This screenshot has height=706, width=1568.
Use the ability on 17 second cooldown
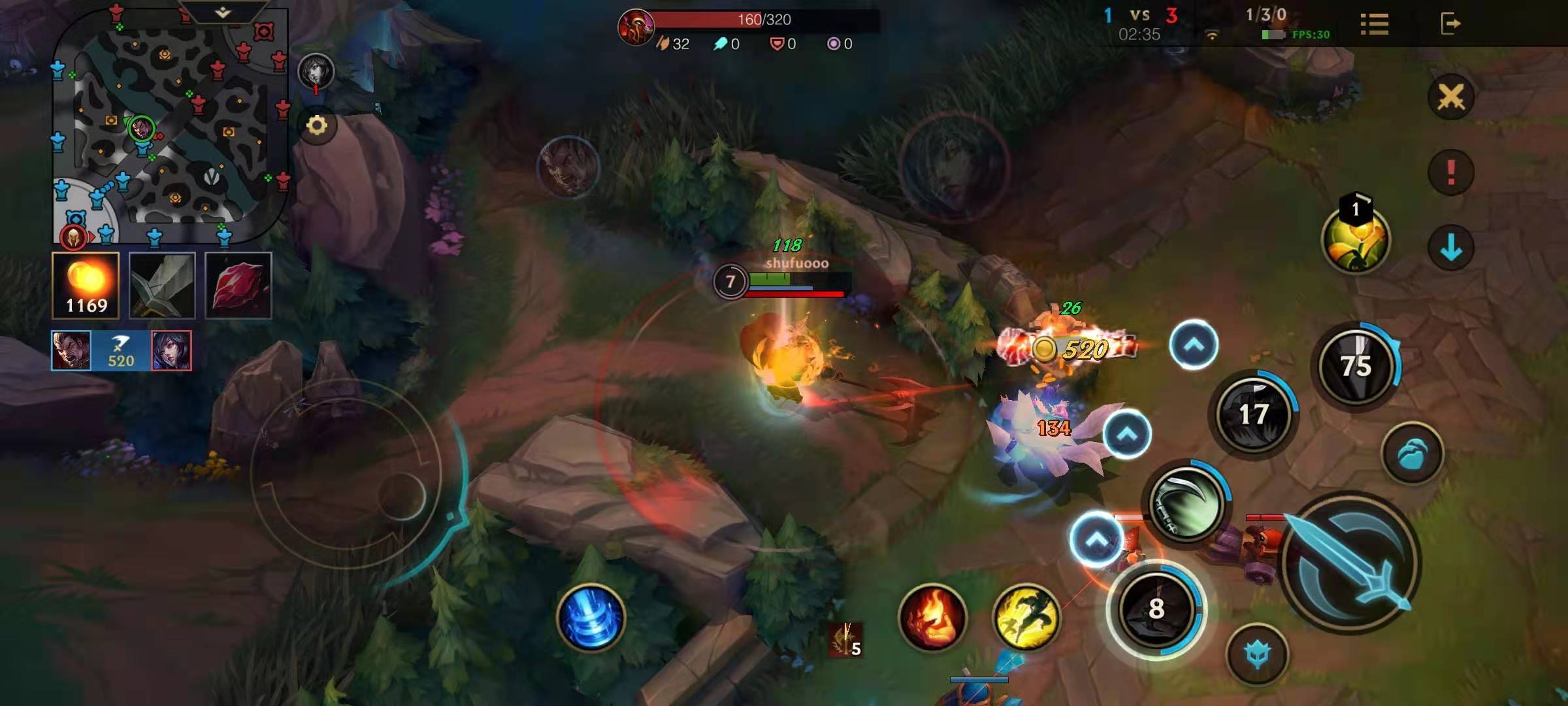(1253, 414)
